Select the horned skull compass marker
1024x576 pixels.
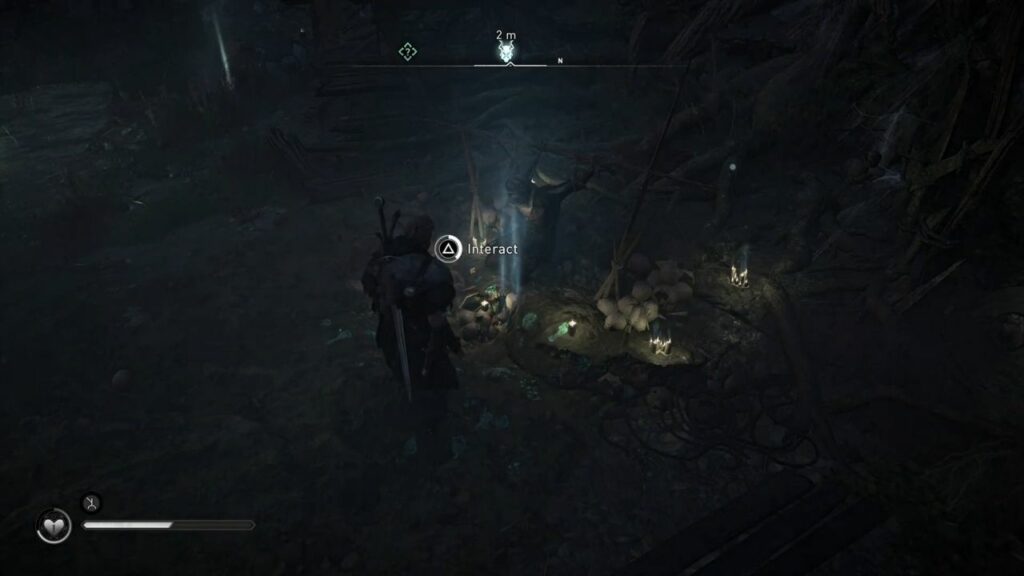tap(507, 51)
